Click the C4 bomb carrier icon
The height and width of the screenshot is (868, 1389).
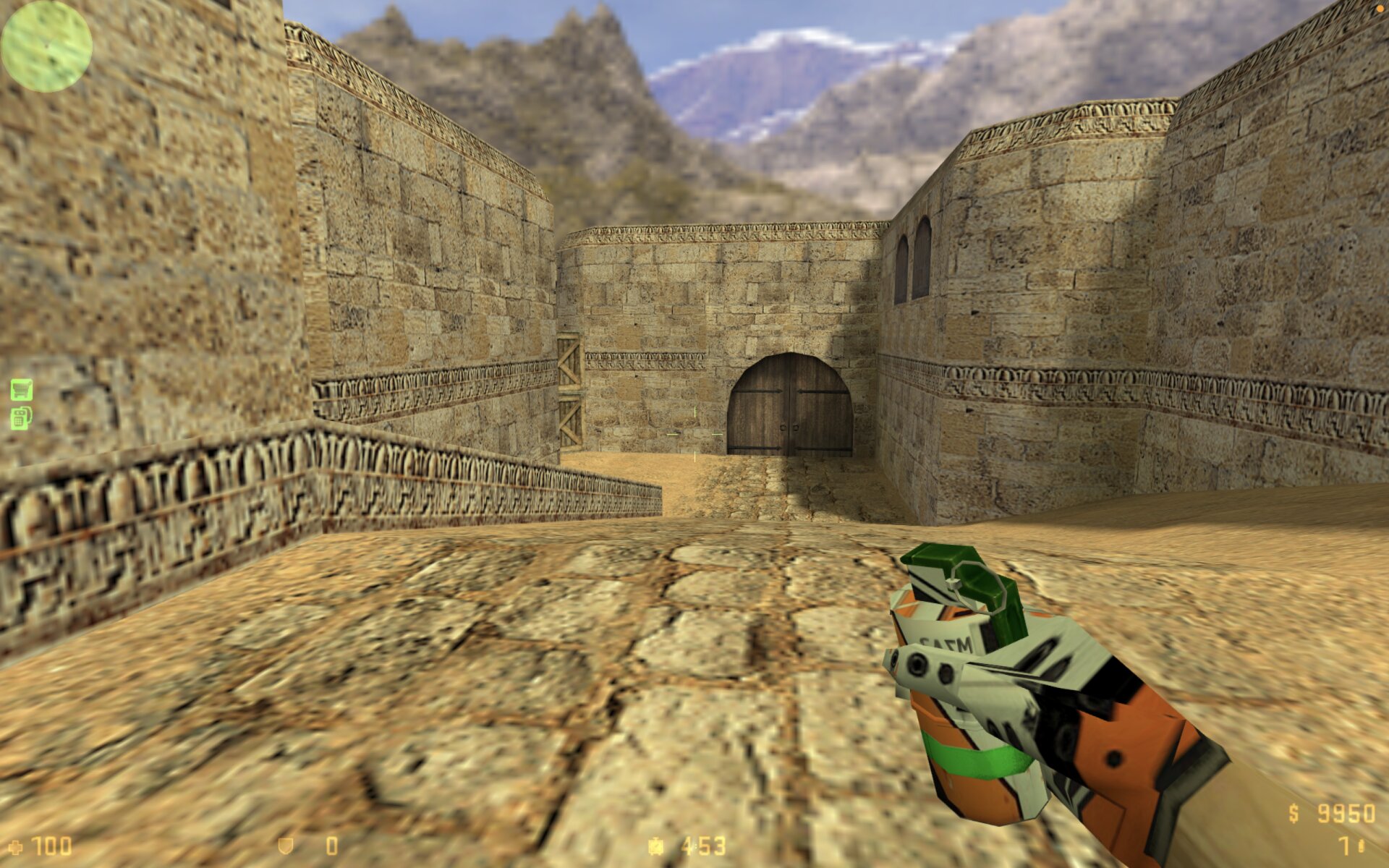coord(21,418)
